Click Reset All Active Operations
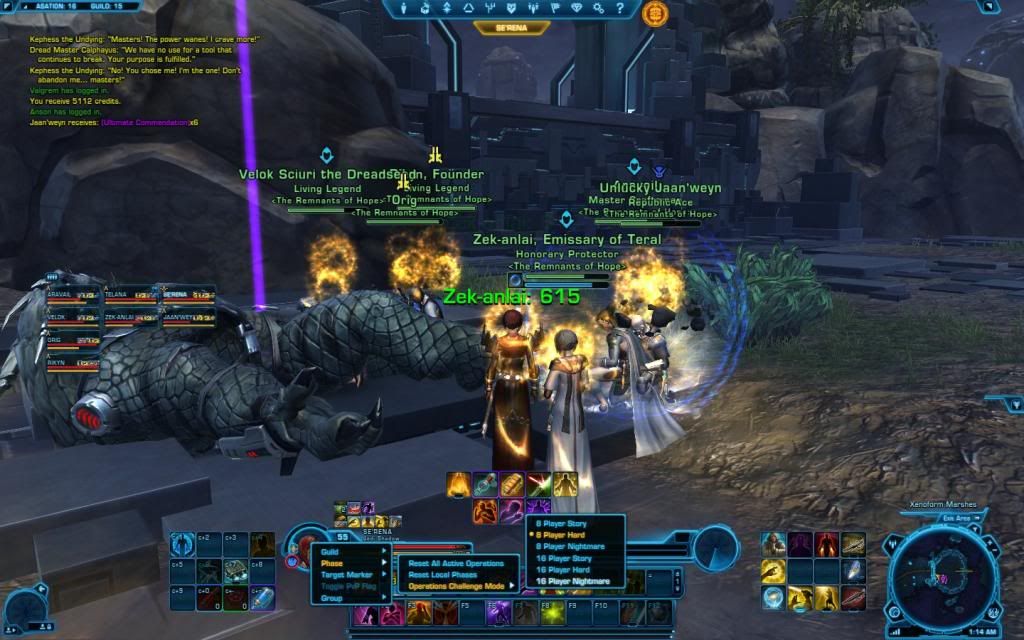 pyautogui.click(x=457, y=563)
